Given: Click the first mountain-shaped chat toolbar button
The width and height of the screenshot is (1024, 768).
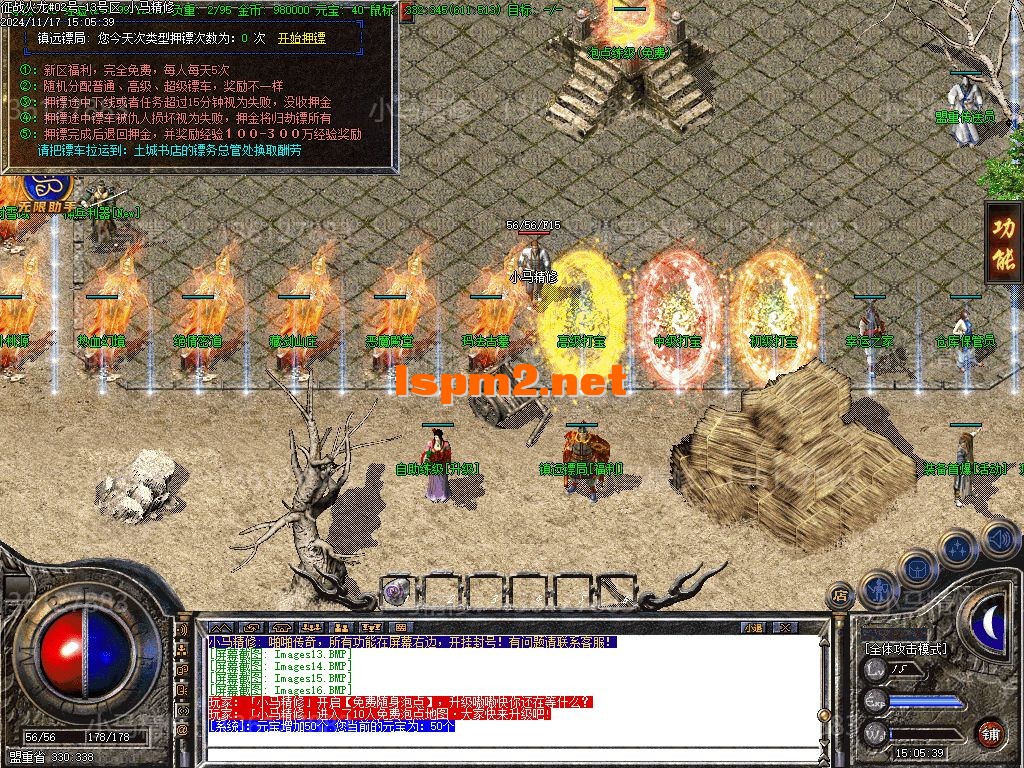Looking at the screenshot, I should click(218, 627).
